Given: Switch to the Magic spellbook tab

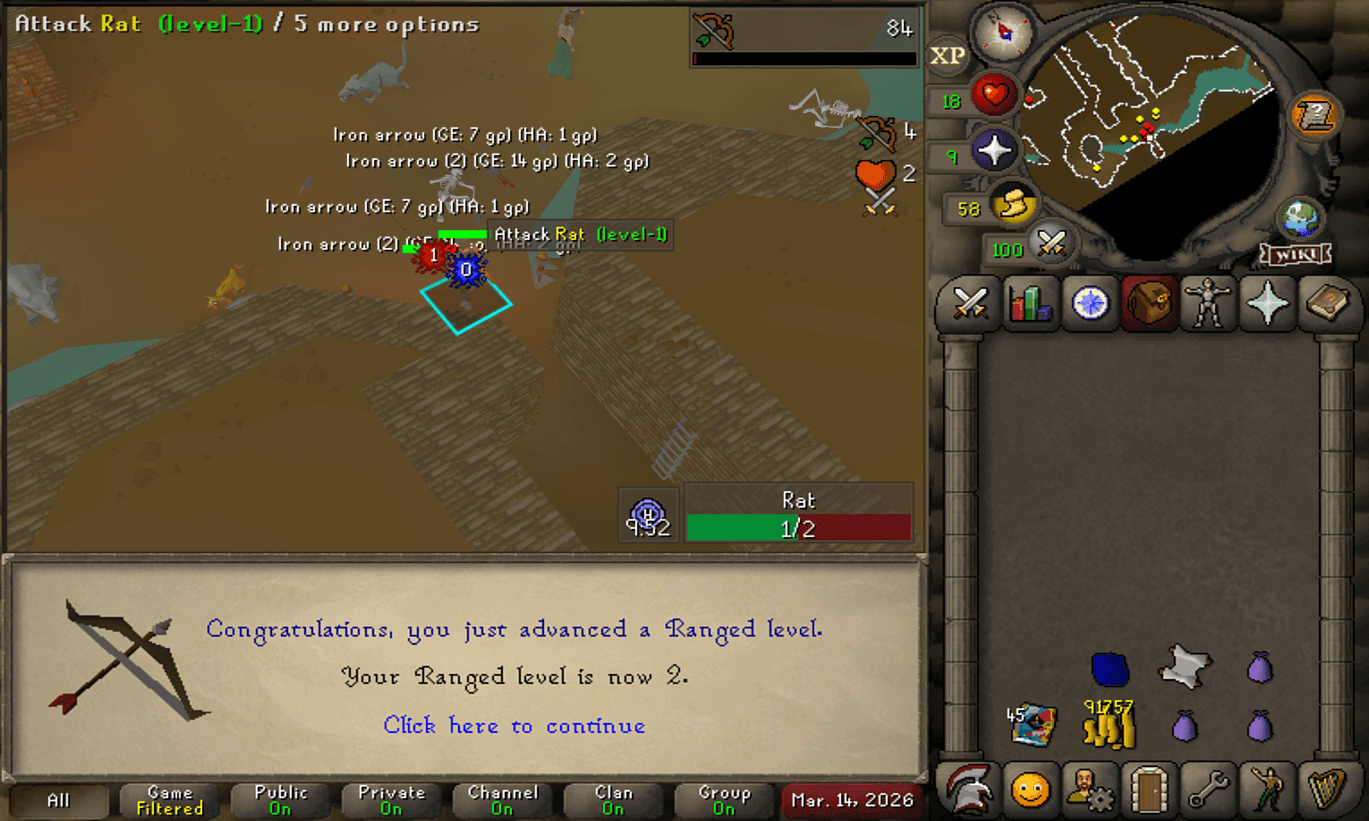Looking at the screenshot, I should pos(1328,303).
